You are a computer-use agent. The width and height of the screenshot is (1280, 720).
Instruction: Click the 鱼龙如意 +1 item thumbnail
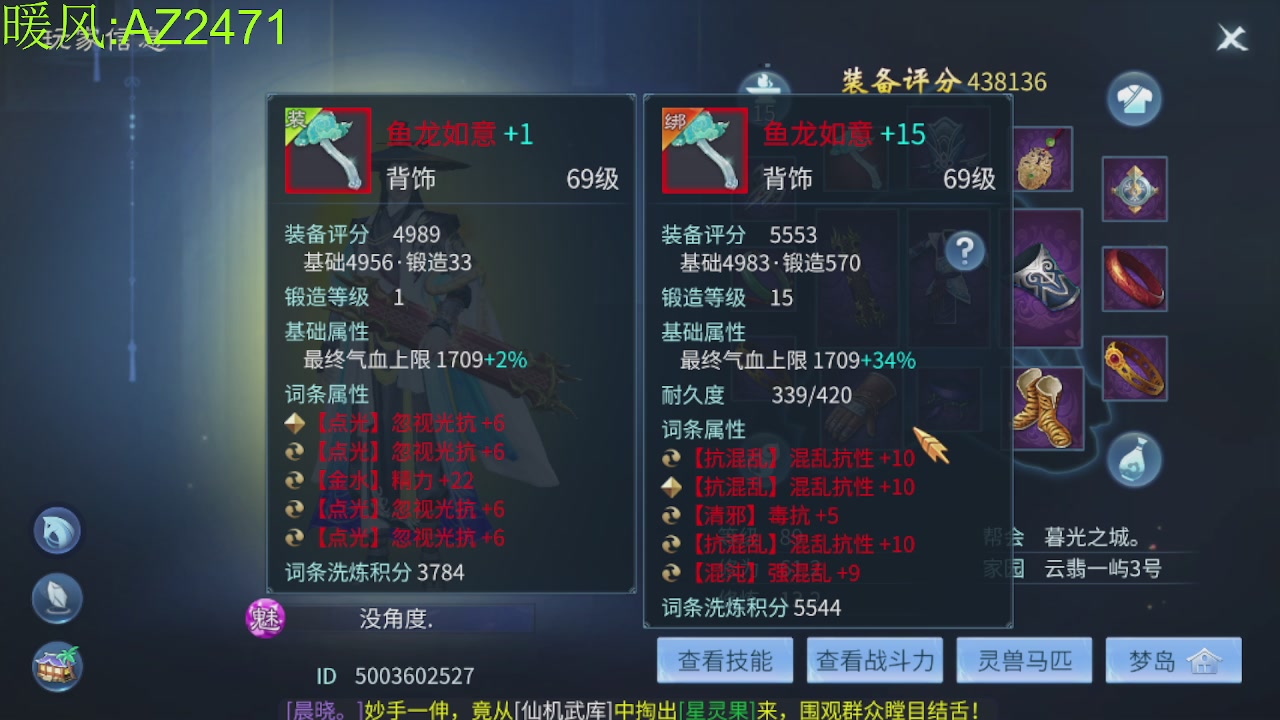pyautogui.click(x=327, y=150)
